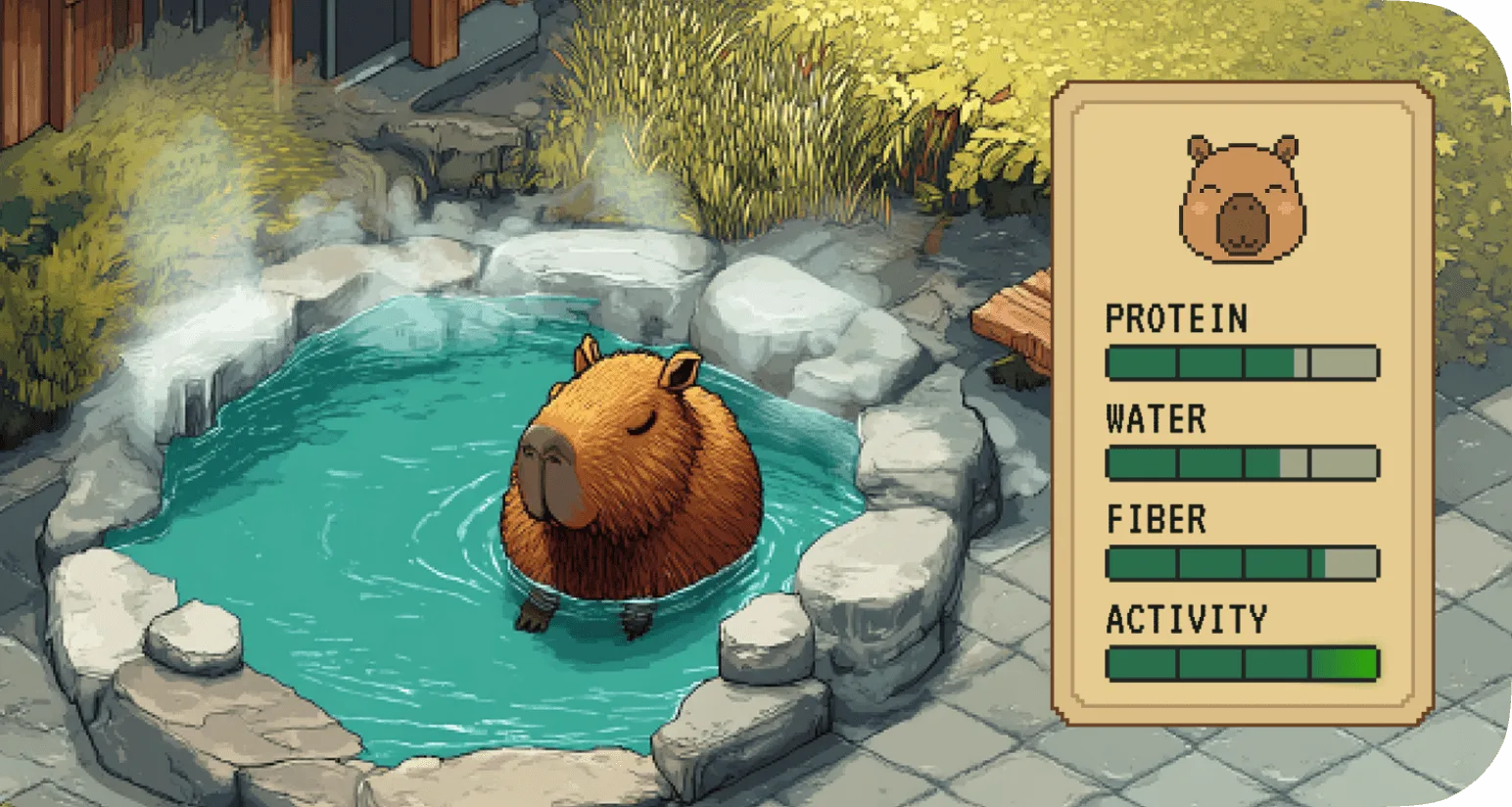Image resolution: width=1512 pixels, height=807 pixels.
Task: Switch to the ACTIVITY stat view
Action: pos(1242,664)
